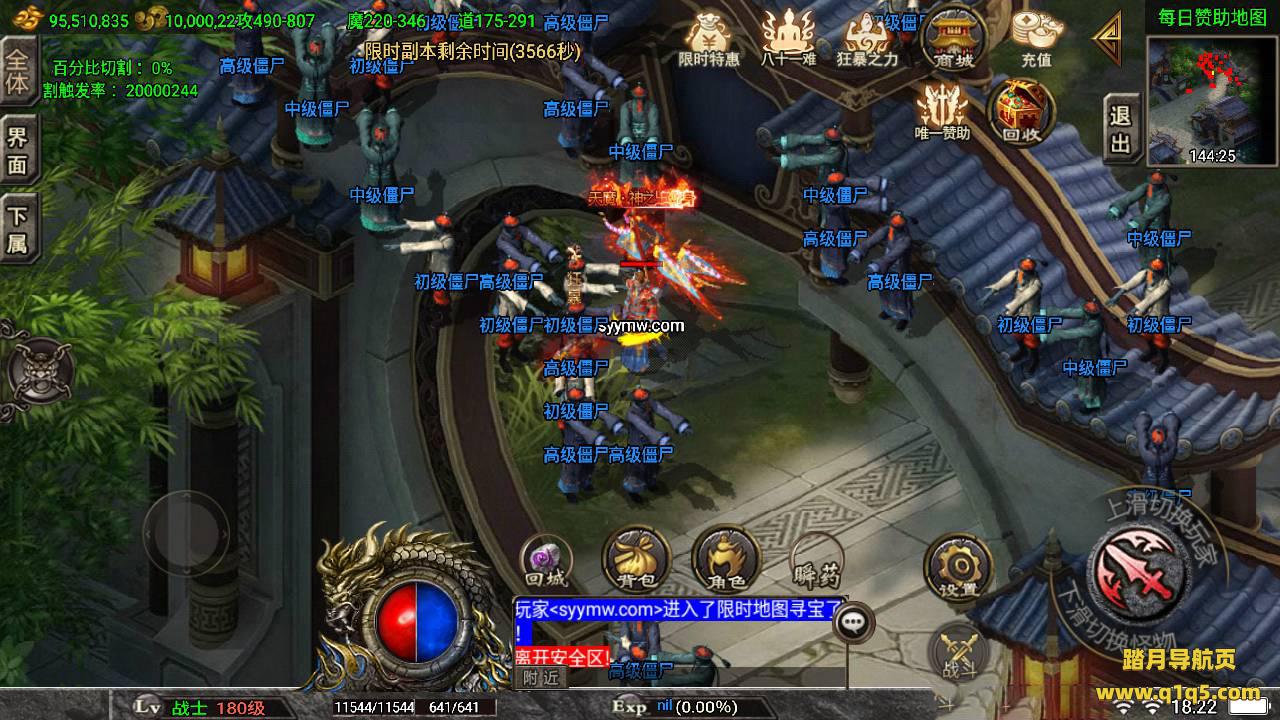Open the 充值 recharge menu
The image size is (1280, 720).
[1035, 38]
